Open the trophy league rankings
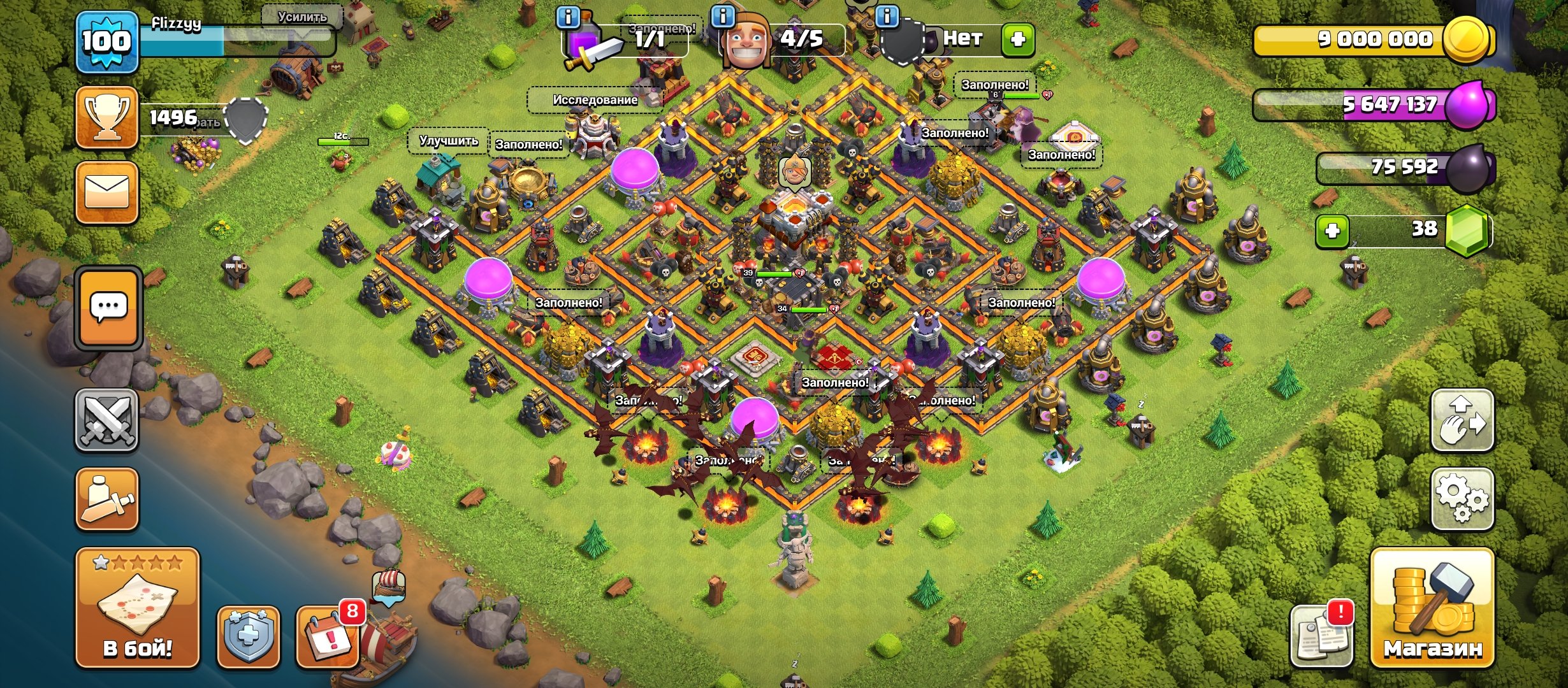The image size is (1568, 688). [107, 118]
